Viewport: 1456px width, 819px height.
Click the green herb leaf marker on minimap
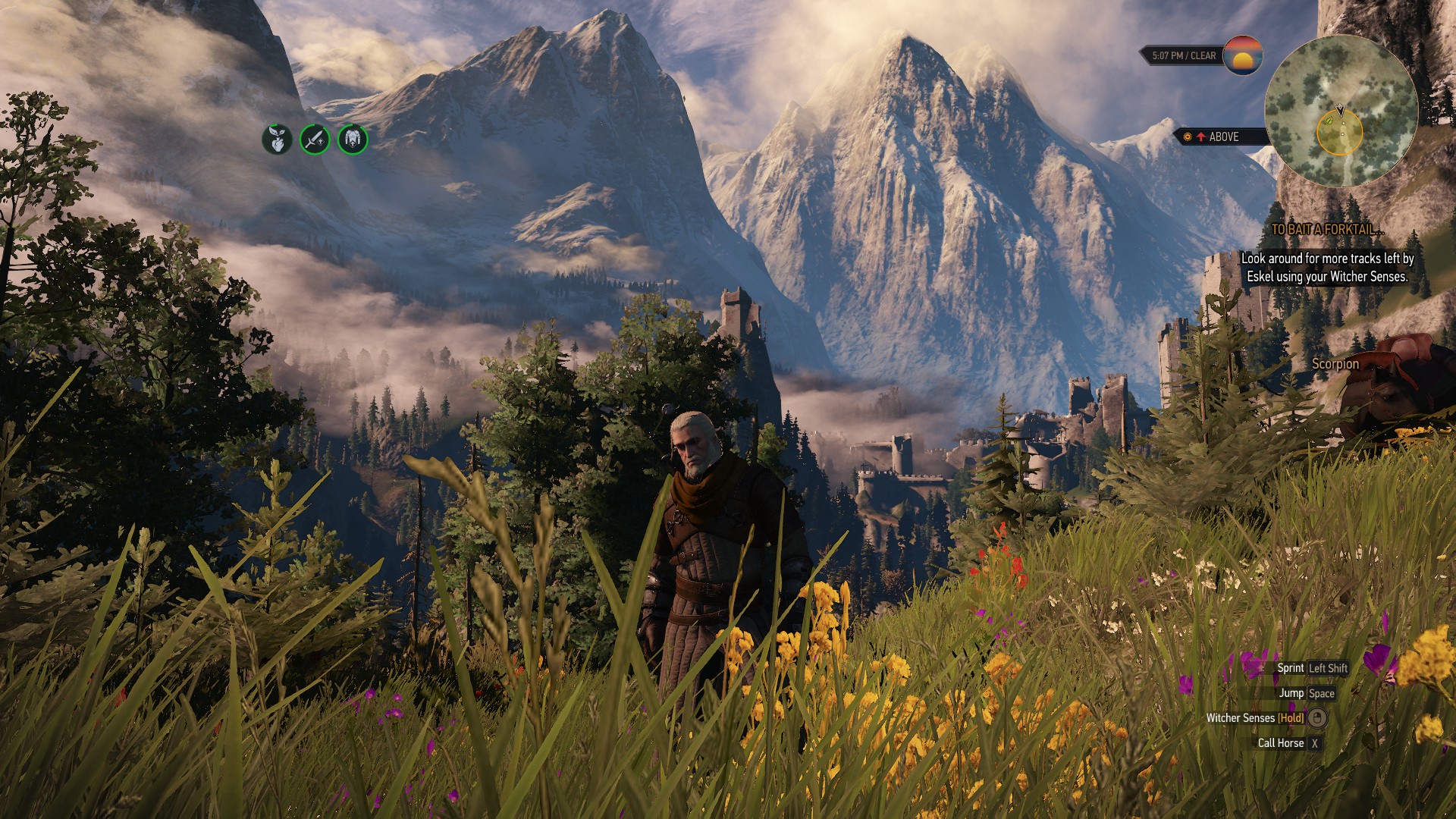(x=1329, y=120)
